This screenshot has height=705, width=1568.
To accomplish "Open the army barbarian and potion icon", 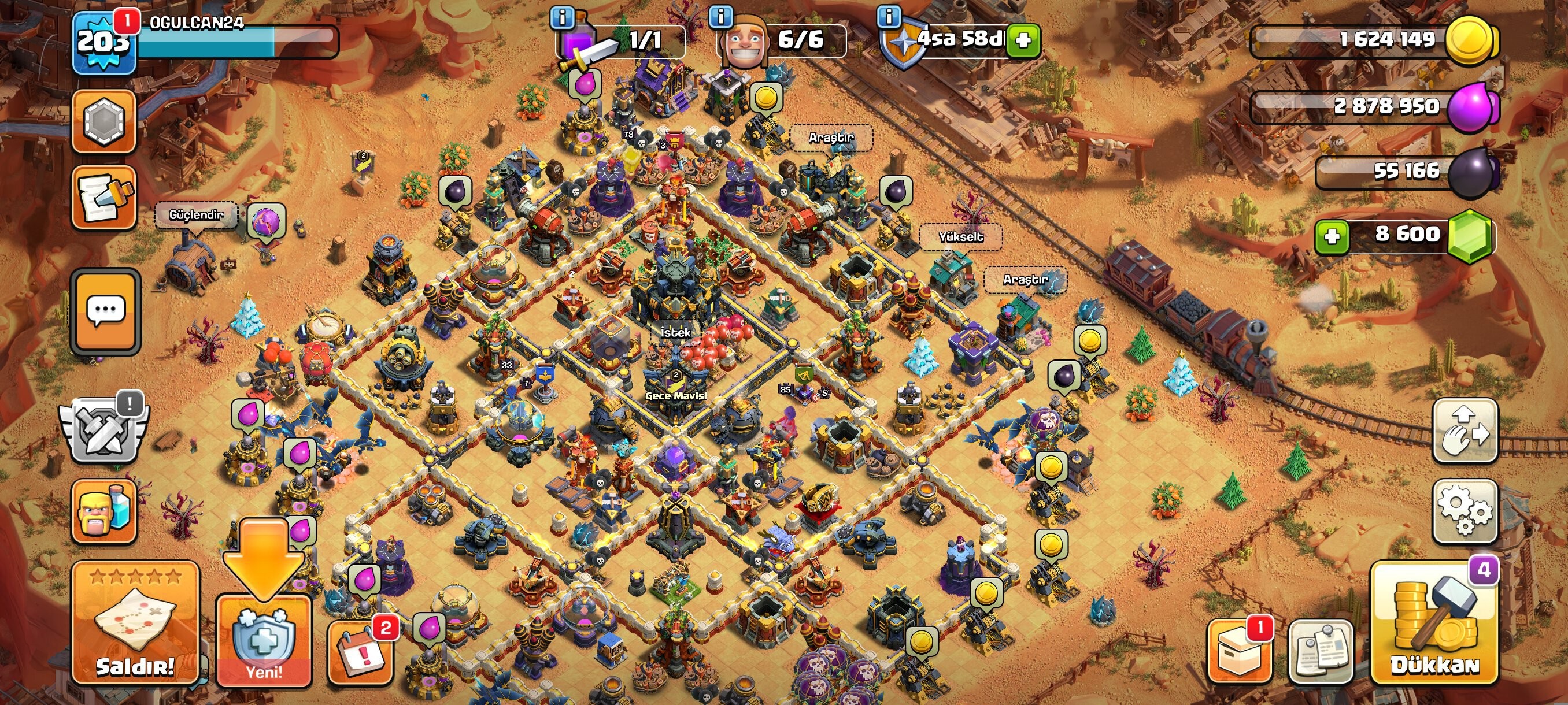I will pyautogui.click(x=103, y=511).
